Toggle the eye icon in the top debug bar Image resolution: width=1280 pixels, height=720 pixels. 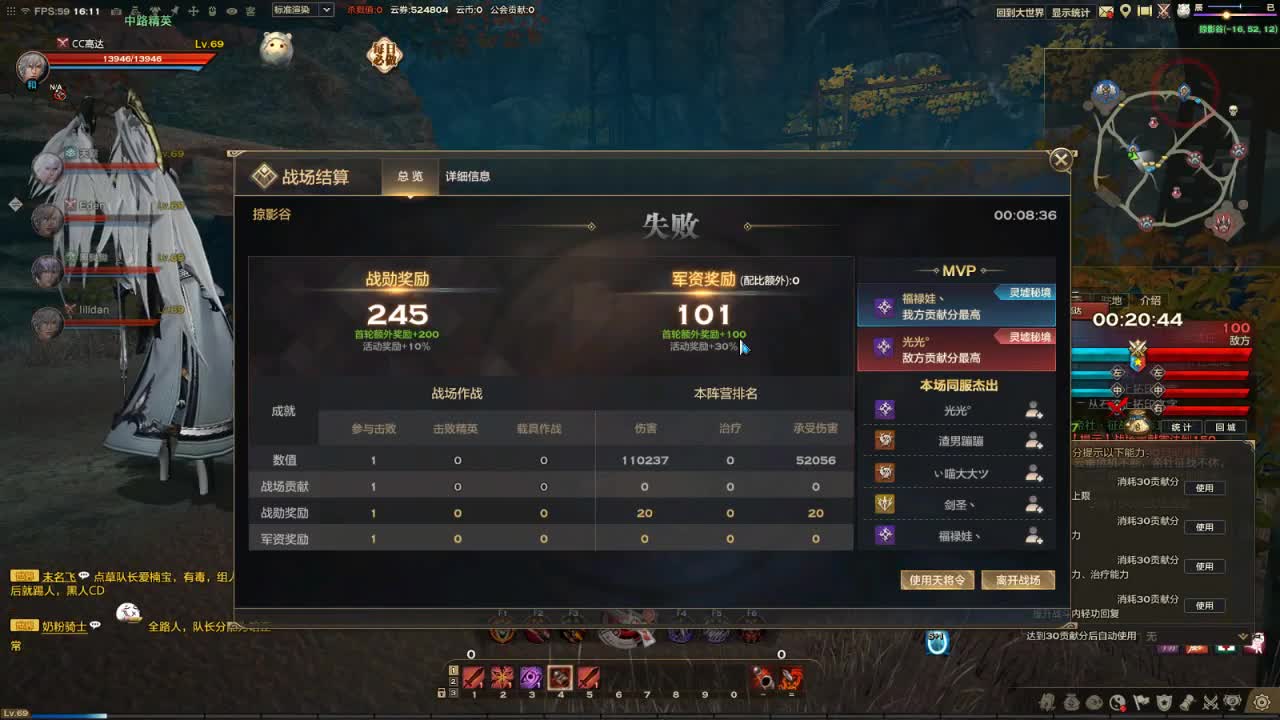pos(232,10)
